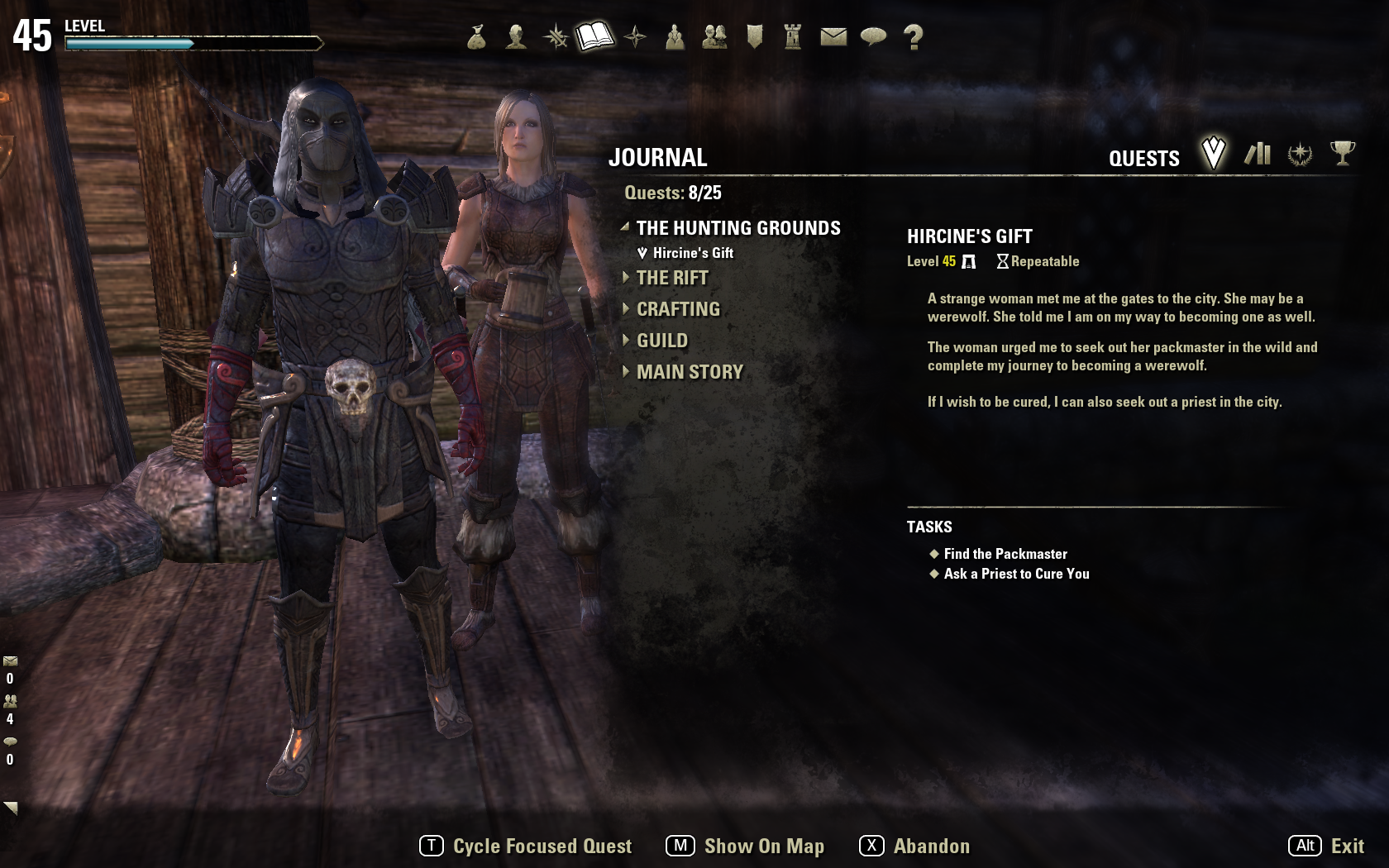Open the help question mark icon
This screenshot has width=1389, height=868.
[x=913, y=37]
